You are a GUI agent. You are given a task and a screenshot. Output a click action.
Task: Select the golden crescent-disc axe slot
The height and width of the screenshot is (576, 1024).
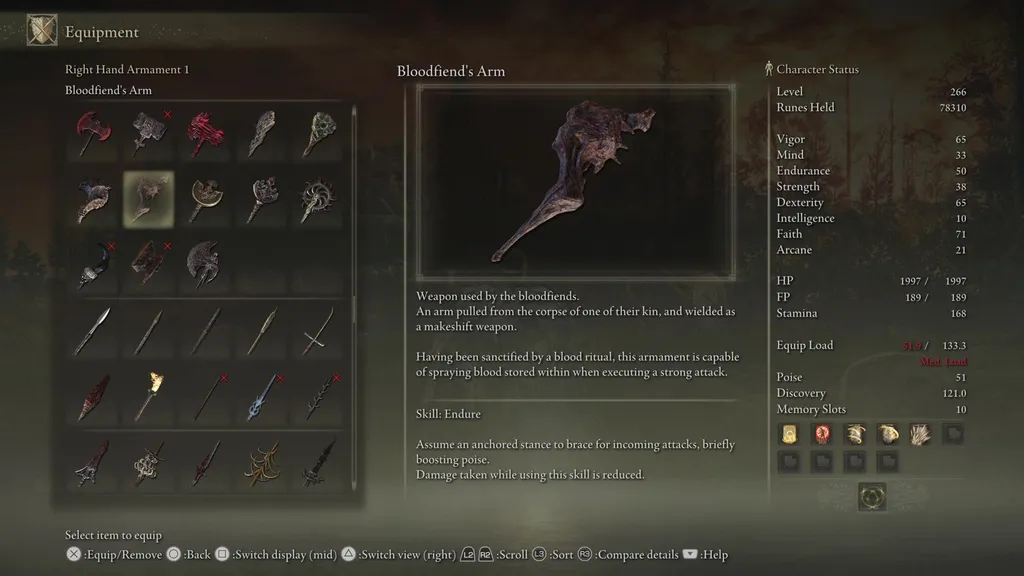tap(205, 199)
